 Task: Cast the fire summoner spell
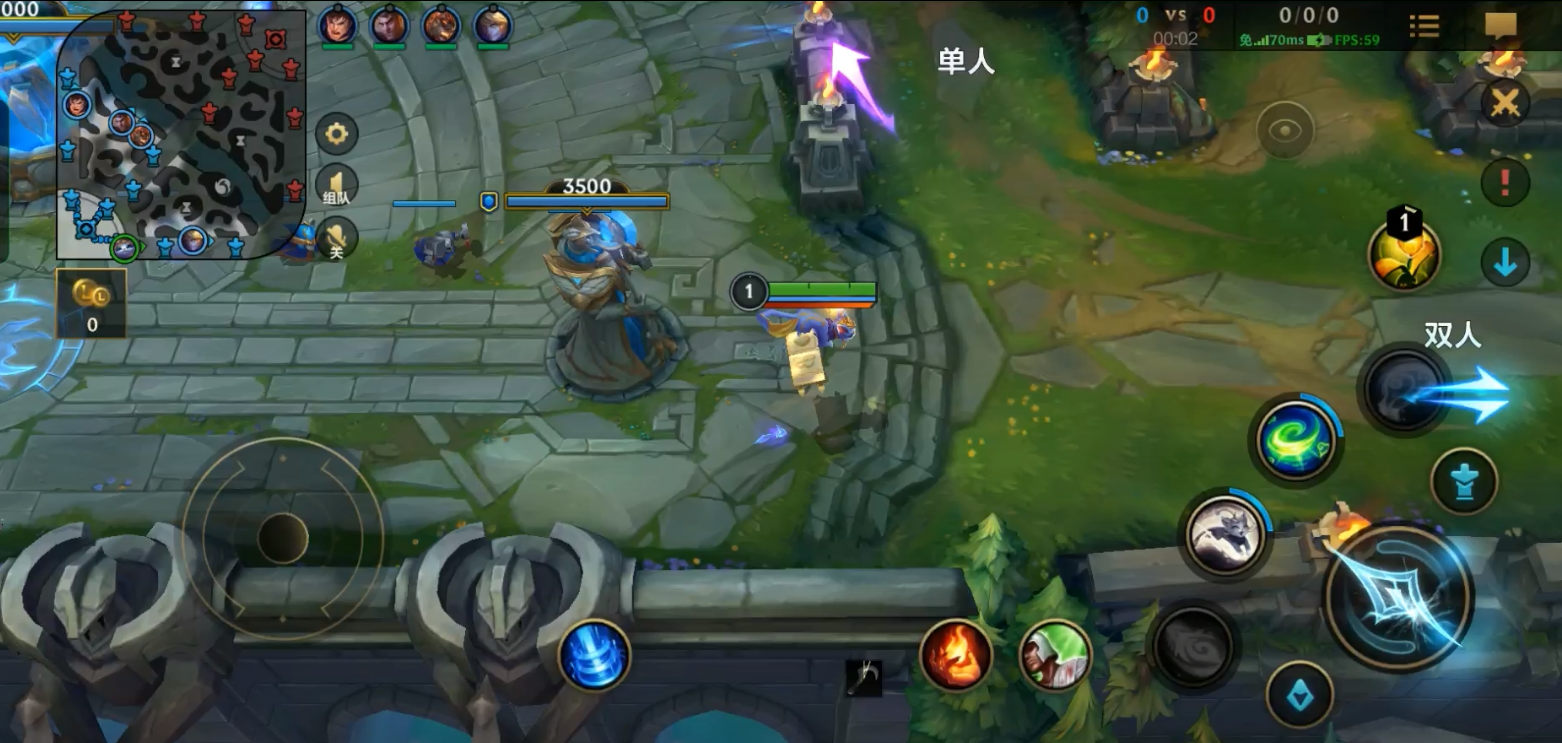[x=955, y=655]
